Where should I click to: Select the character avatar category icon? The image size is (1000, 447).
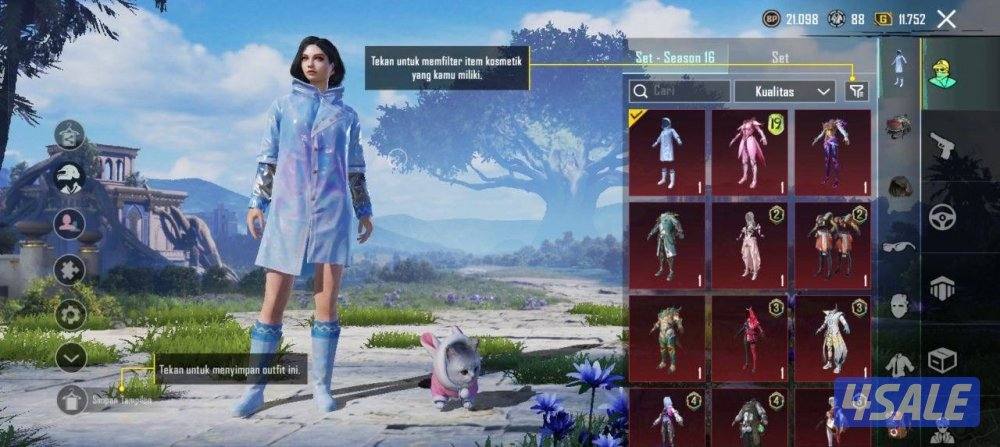click(x=942, y=72)
